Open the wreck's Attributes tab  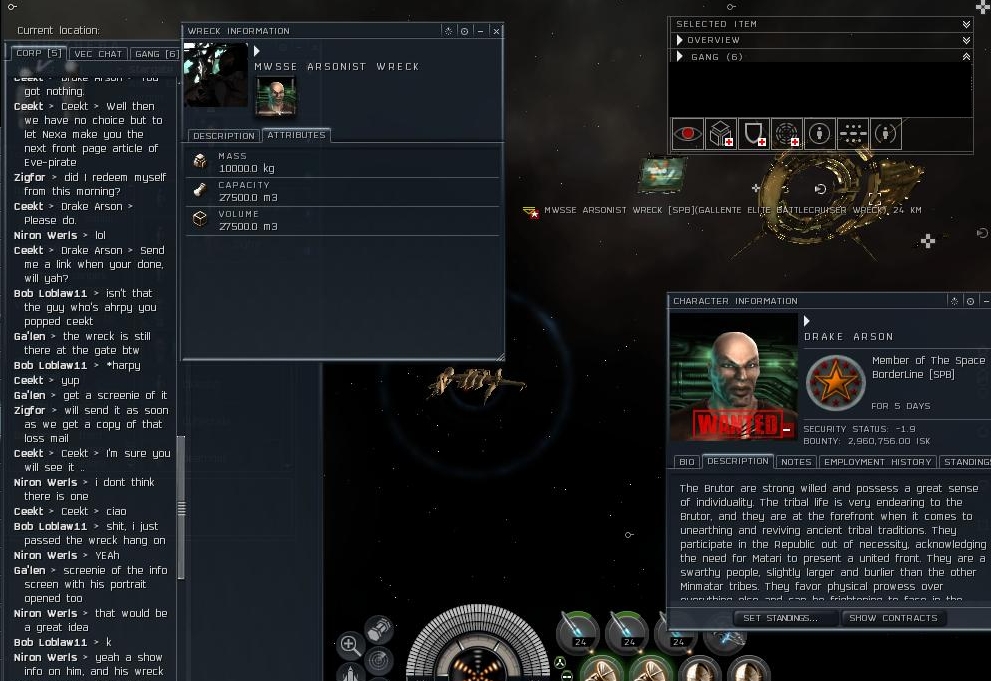(296, 135)
